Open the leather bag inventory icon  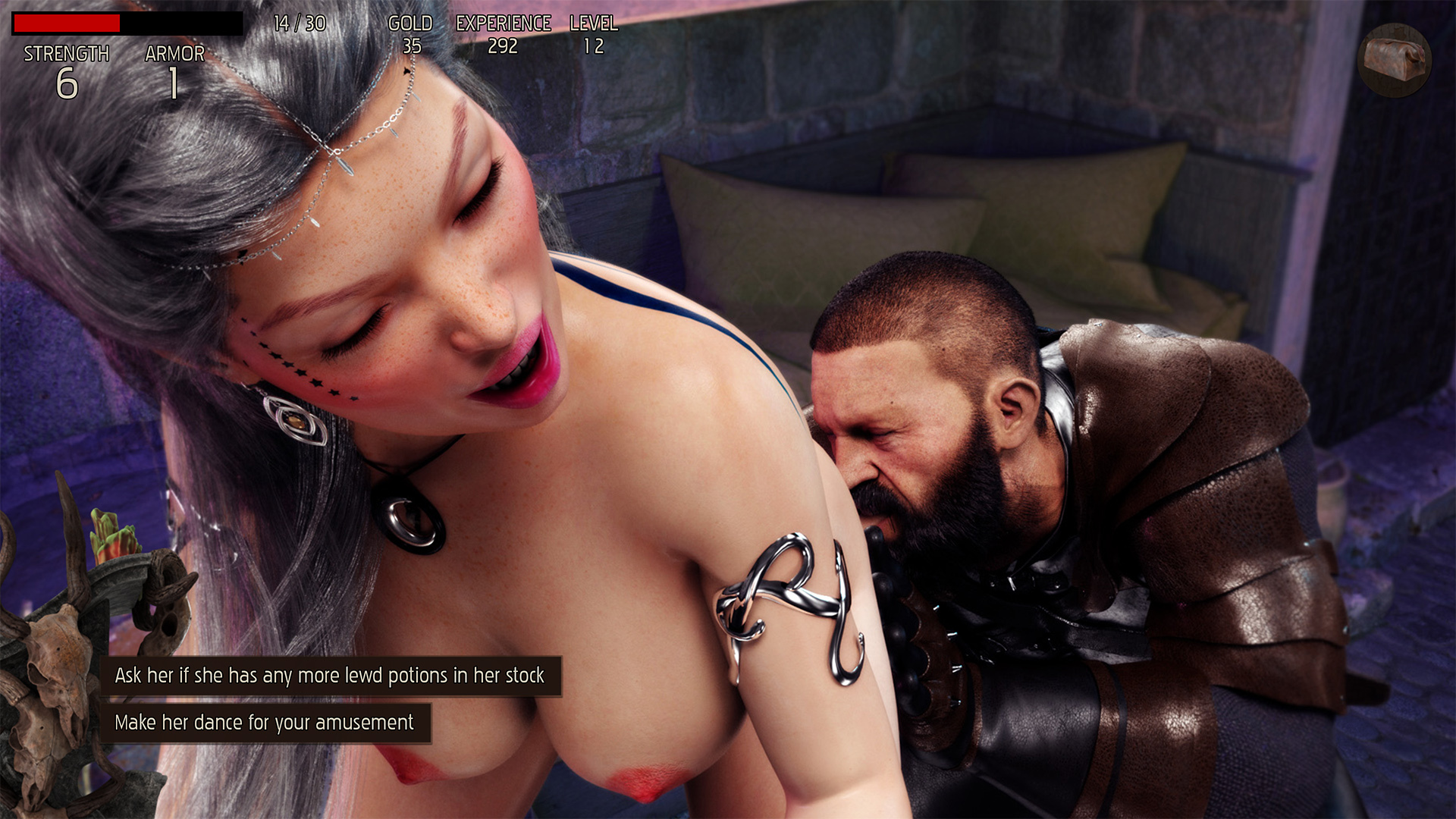pyautogui.click(x=1394, y=60)
